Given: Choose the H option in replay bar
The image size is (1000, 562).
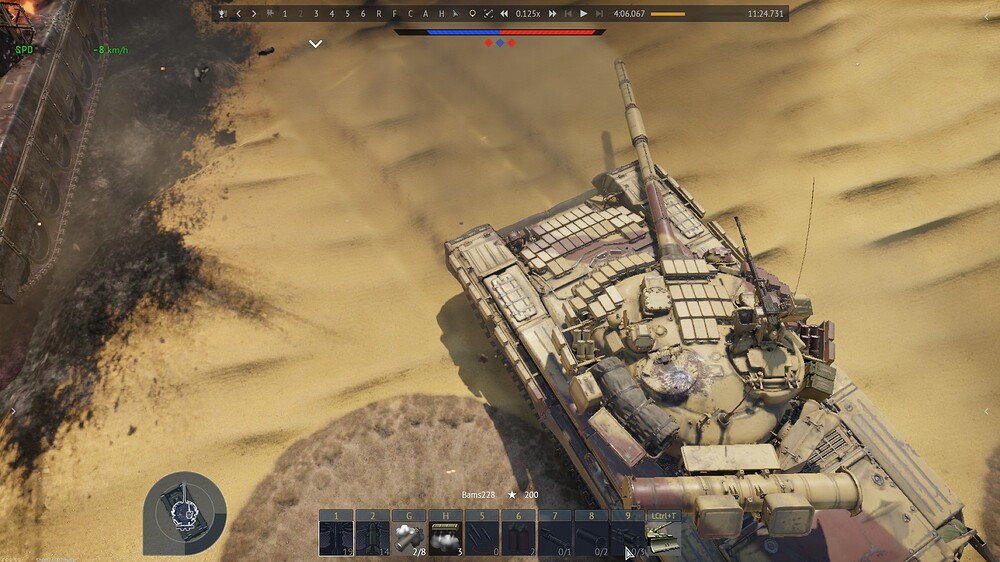Looking at the screenshot, I should 441,14.
